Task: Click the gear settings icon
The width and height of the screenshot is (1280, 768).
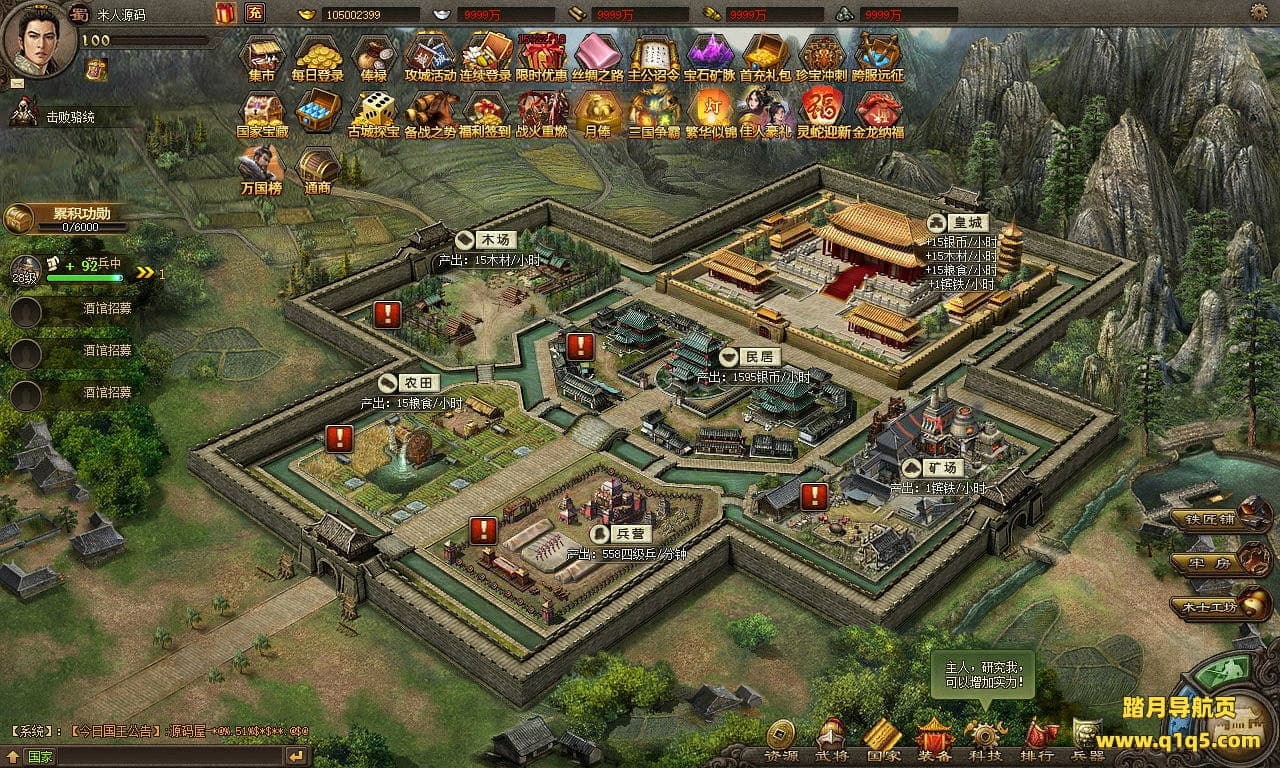Action: coord(1262,13)
